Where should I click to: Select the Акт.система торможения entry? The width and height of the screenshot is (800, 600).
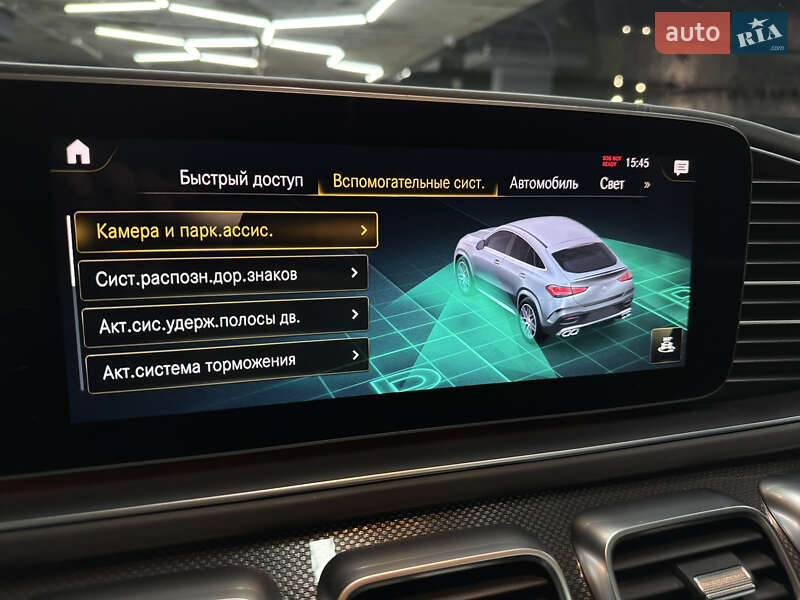coord(226,364)
